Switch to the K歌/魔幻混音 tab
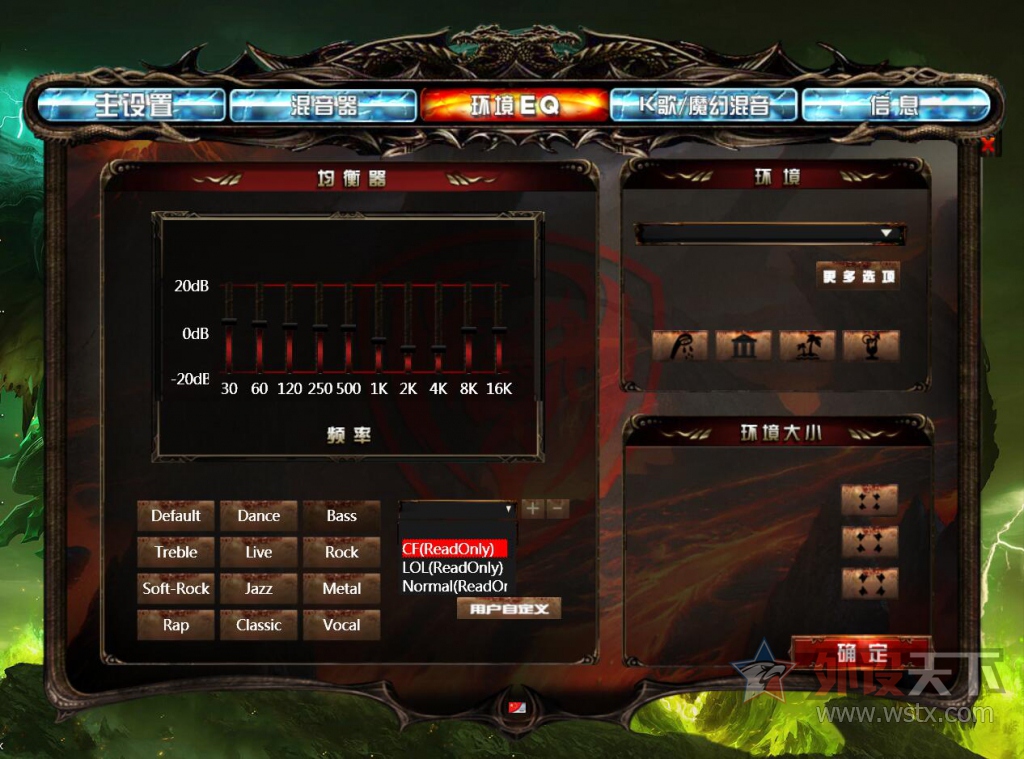Image resolution: width=1024 pixels, height=759 pixels. click(x=704, y=105)
